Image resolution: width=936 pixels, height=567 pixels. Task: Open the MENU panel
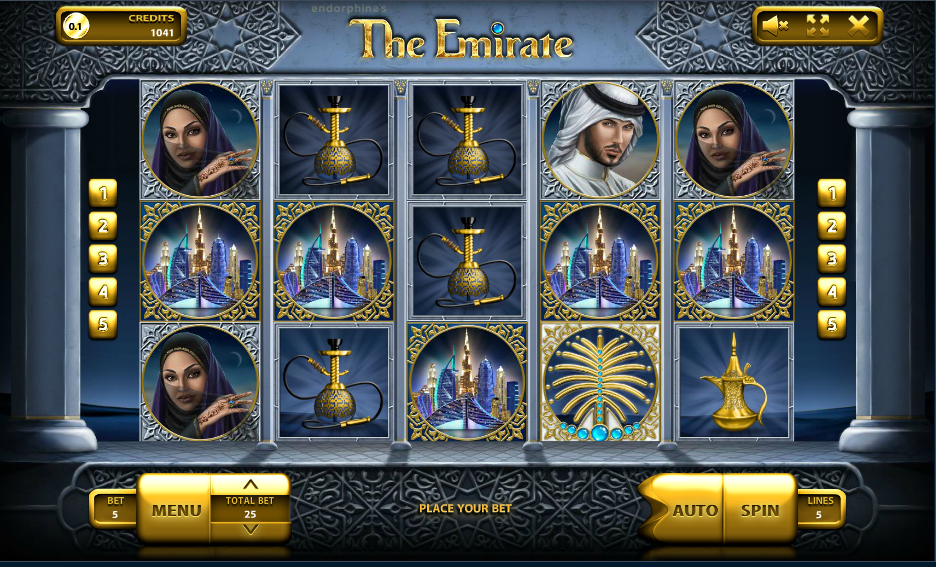(x=176, y=510)
